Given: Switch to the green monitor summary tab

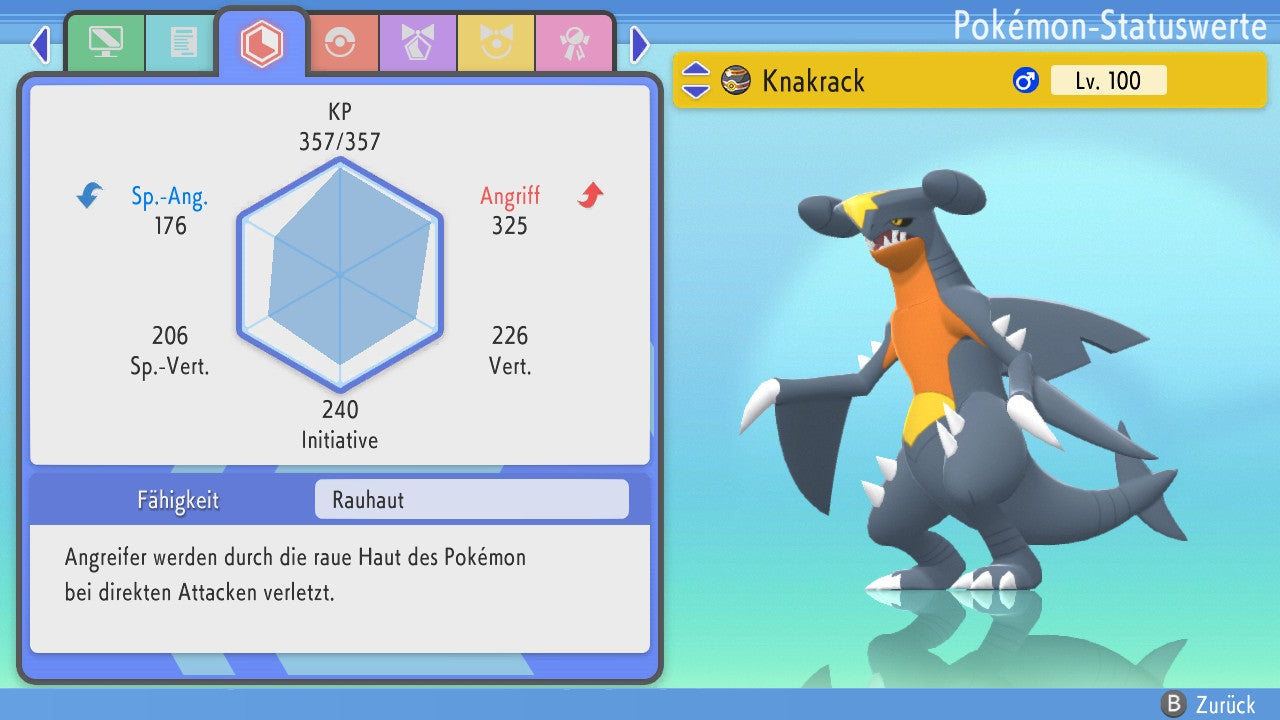Looking at the screenshot, I should coord(105,42).
